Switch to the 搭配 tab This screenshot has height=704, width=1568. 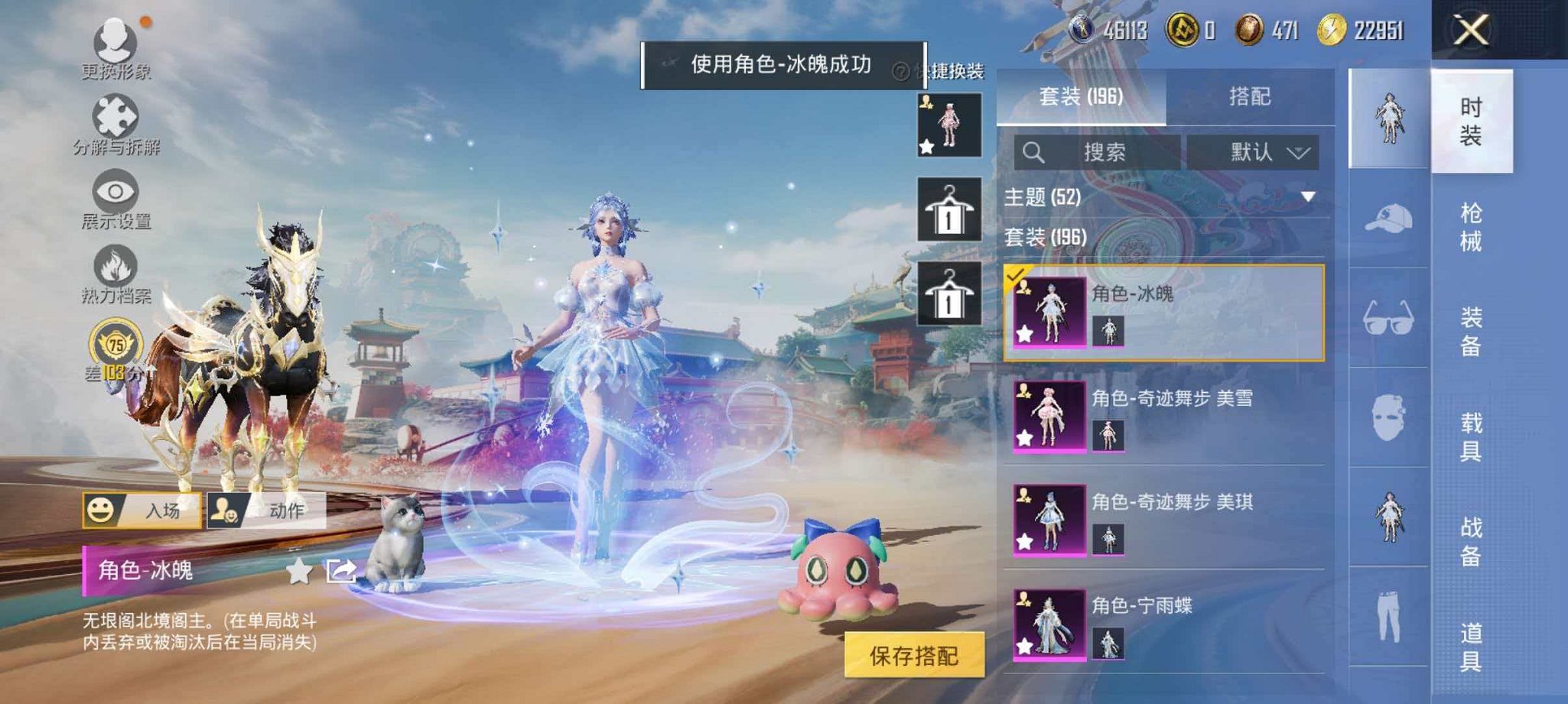1251,97
